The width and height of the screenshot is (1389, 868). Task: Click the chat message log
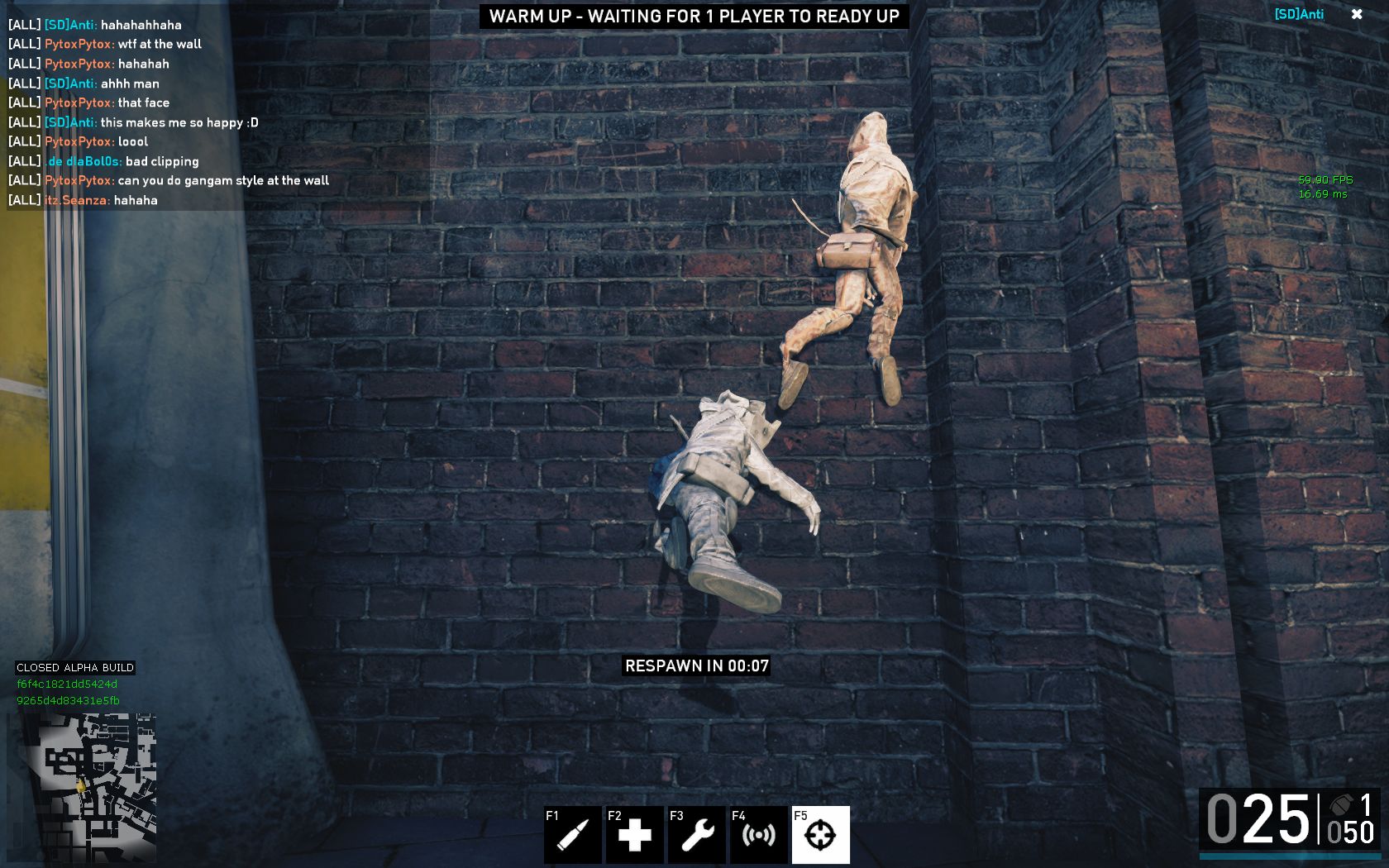tap(169, 112)
